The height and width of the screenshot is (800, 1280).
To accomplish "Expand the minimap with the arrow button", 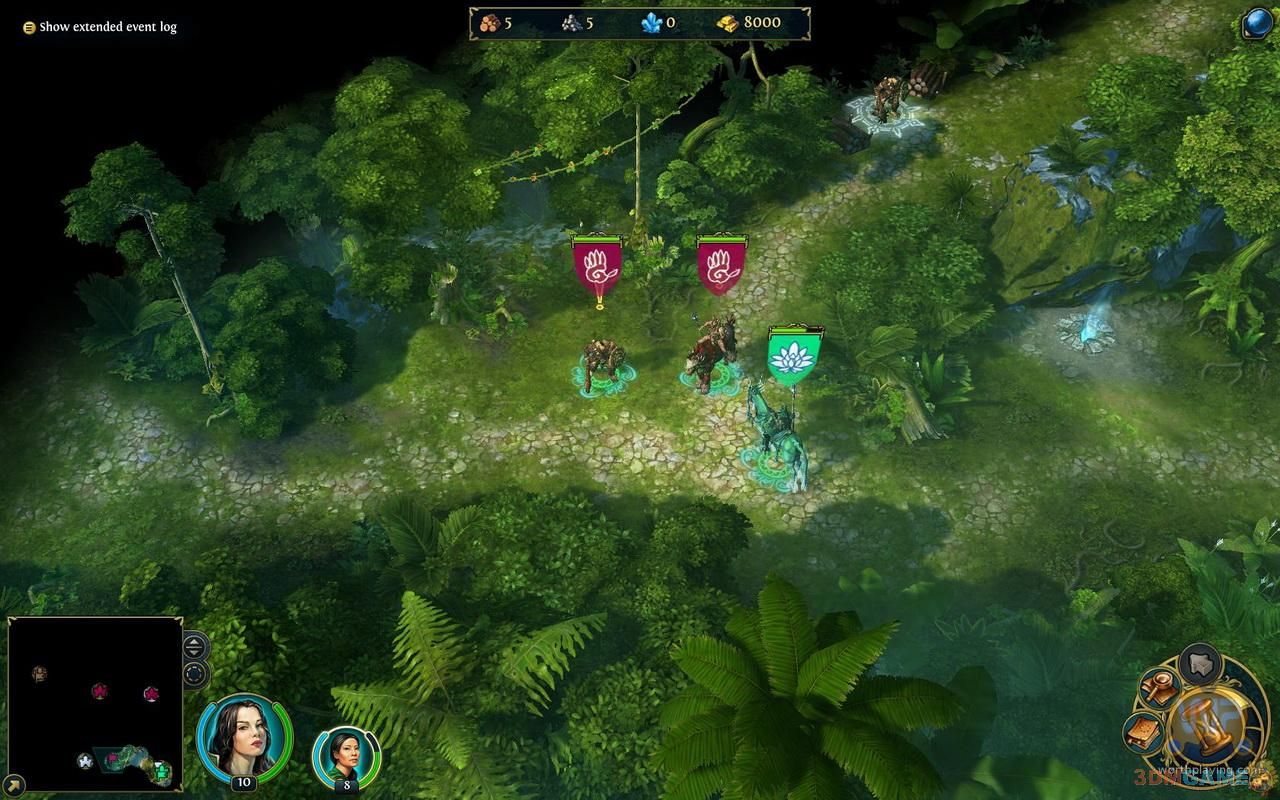I will pyautogui.click(x=14, y=786).
